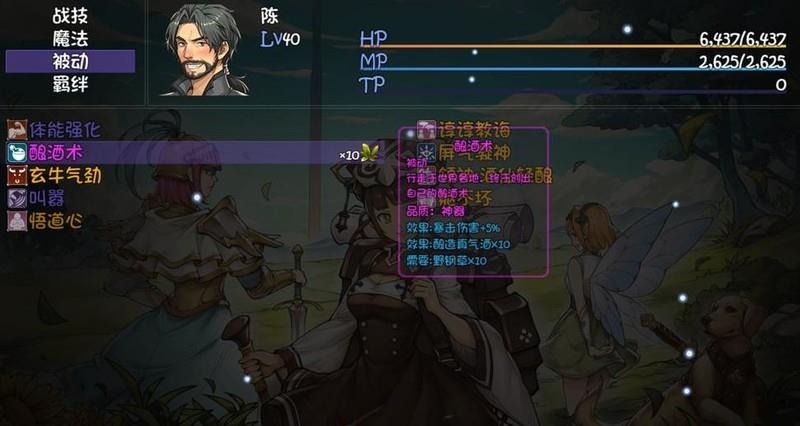
Task: Pick the 玄牛气劲 skill
Action: (x=55, y=176)
